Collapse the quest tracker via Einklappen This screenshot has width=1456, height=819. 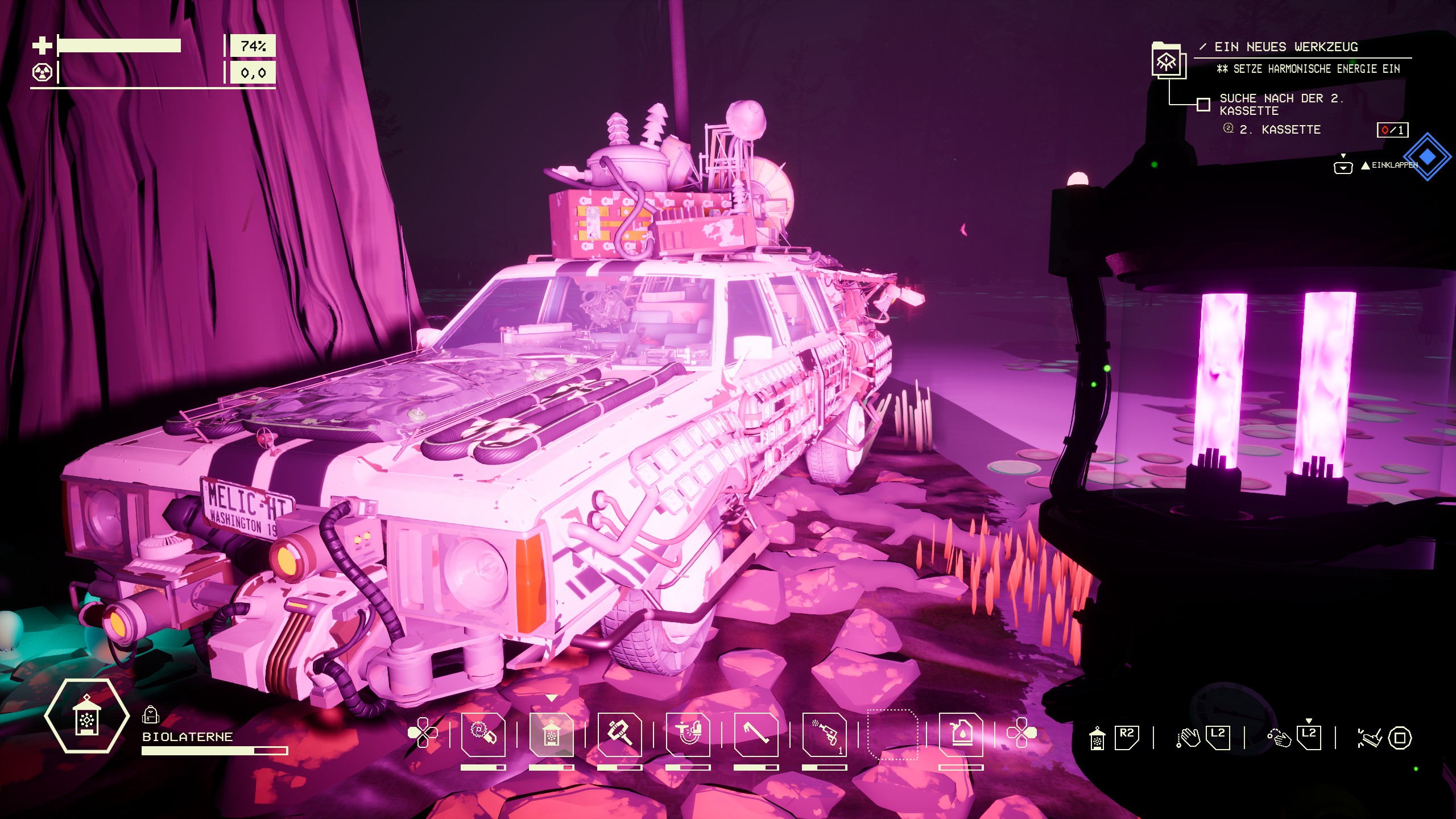click(x=1388, y=166)
